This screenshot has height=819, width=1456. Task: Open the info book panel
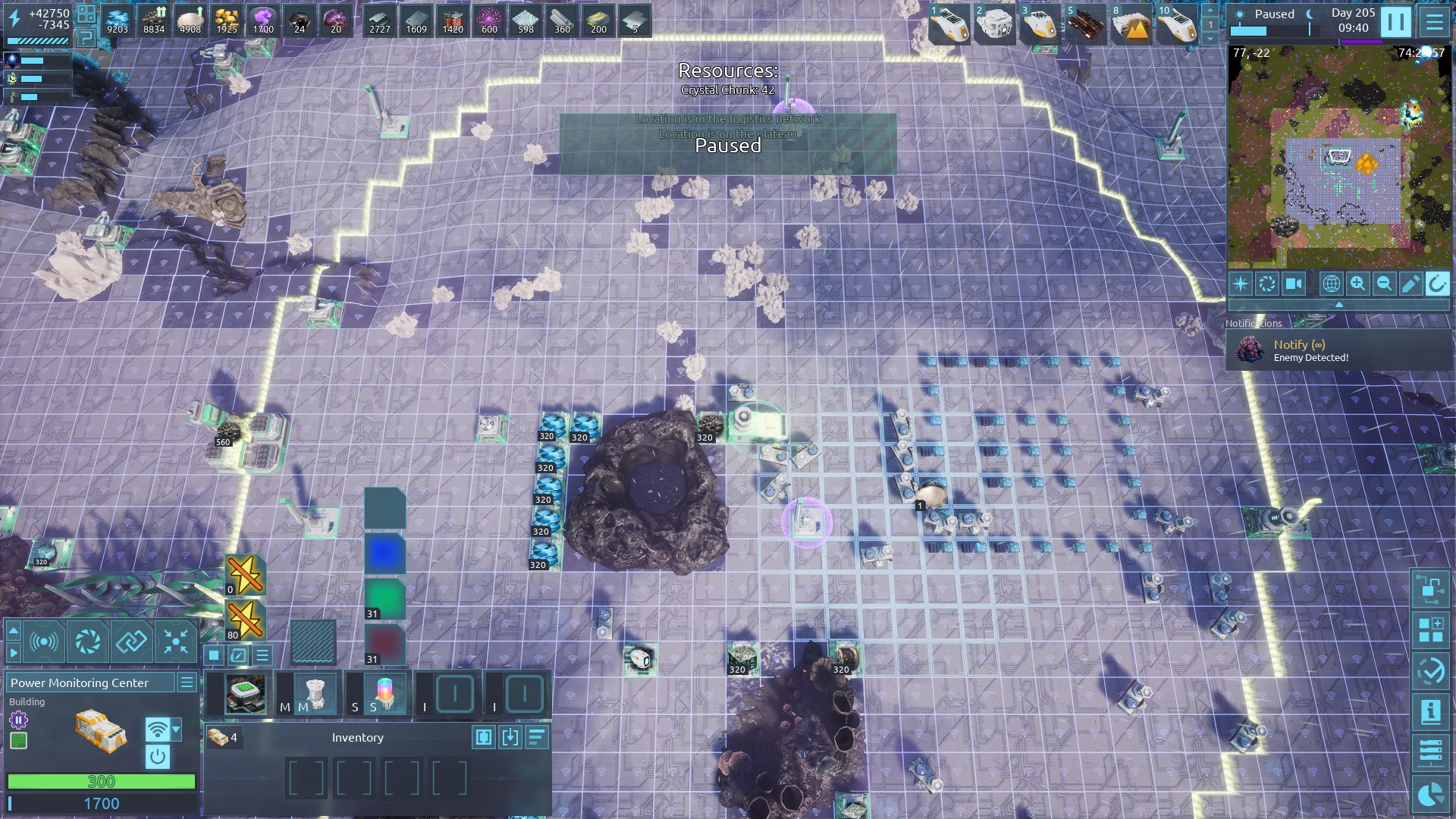1431,712
